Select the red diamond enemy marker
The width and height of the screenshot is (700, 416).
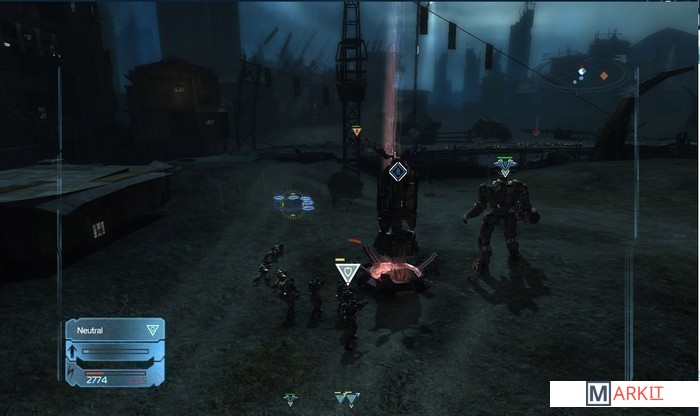pos(536,131)
